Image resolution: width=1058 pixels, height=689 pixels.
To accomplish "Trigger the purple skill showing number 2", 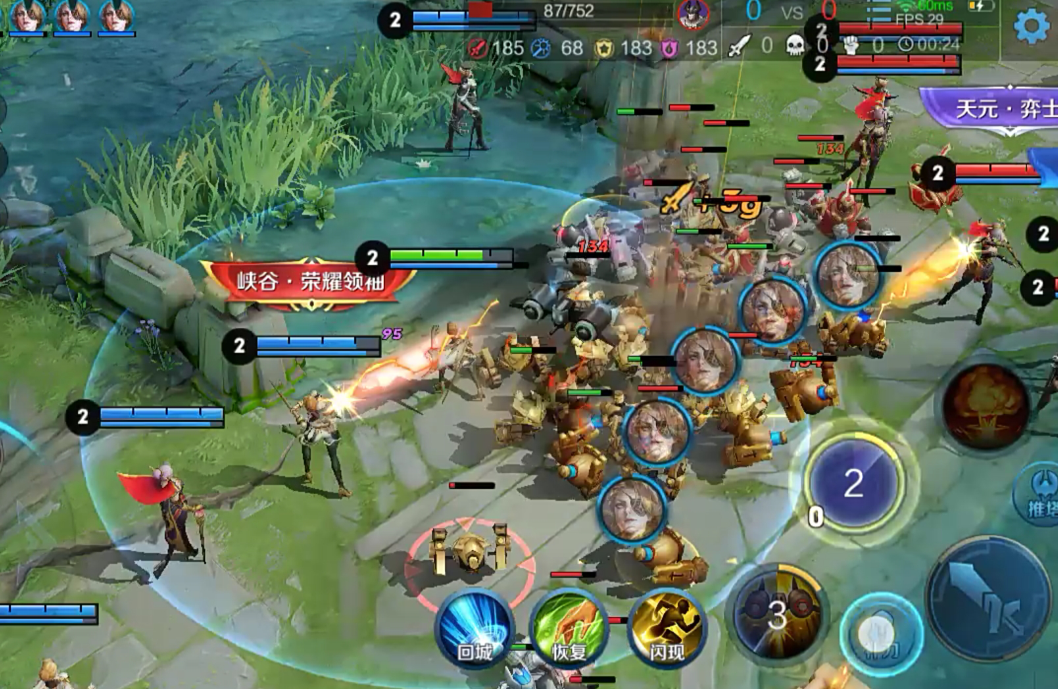I will (x=853, y=484).
